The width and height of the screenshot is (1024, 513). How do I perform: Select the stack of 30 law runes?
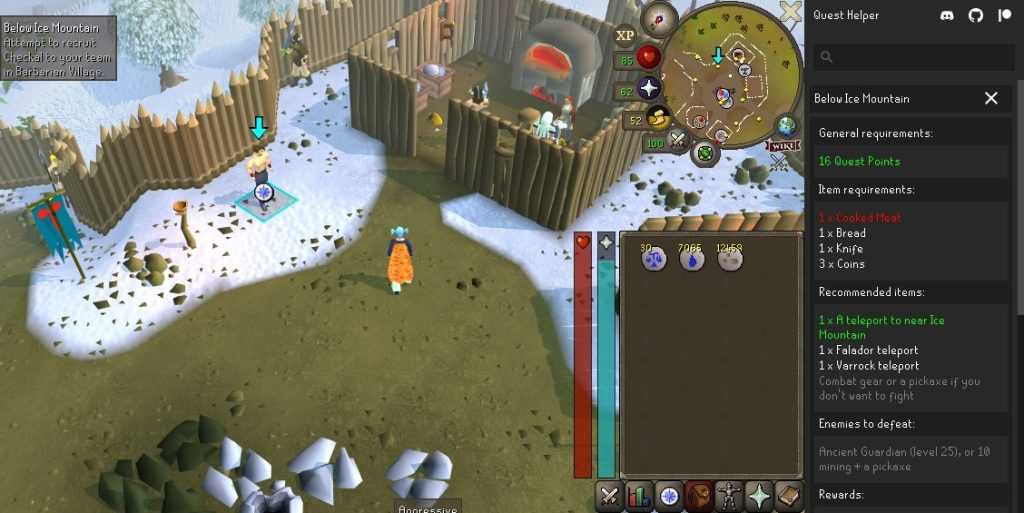click(x=654, y=259)
